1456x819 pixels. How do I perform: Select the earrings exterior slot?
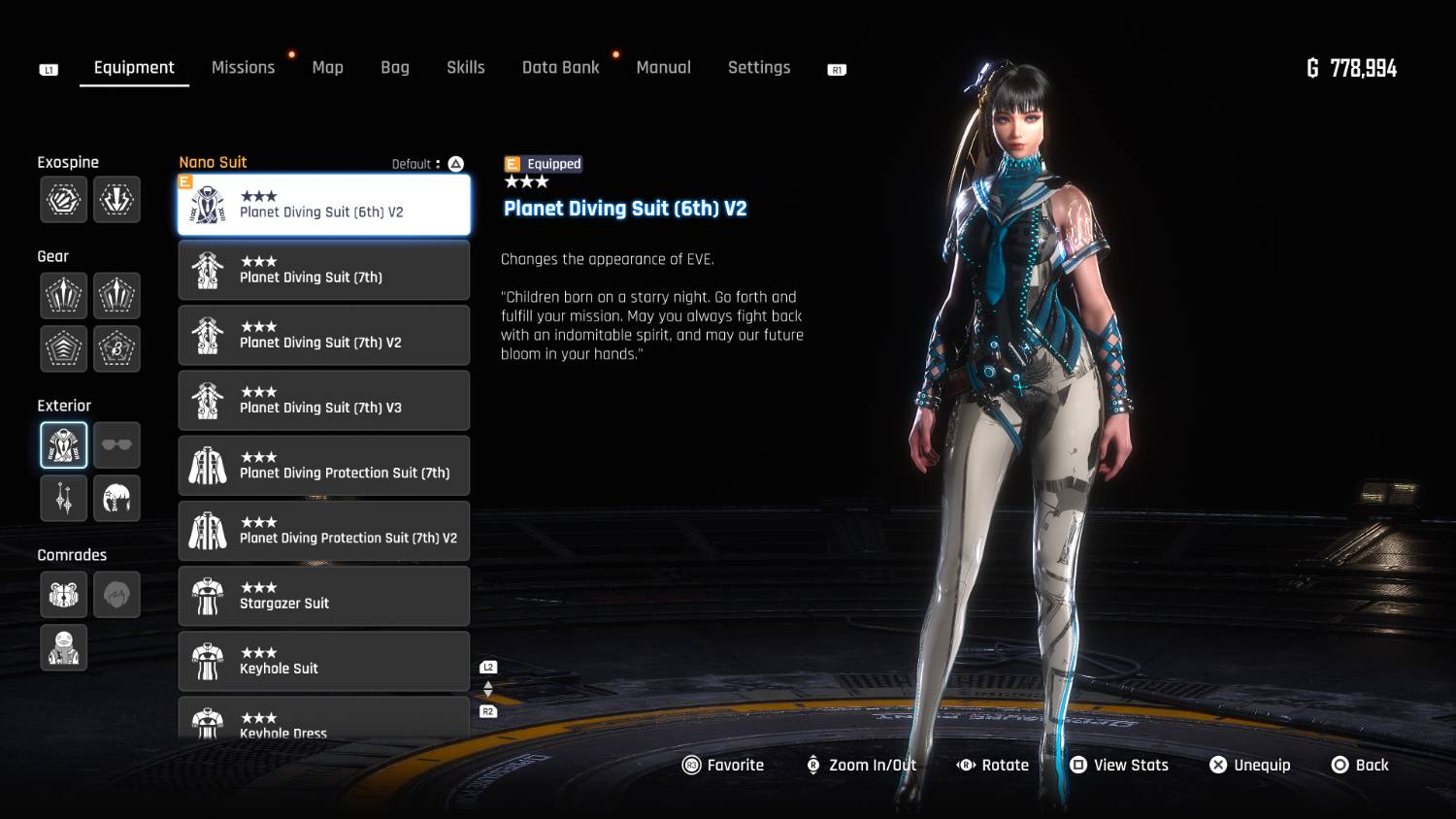point(64,499)
